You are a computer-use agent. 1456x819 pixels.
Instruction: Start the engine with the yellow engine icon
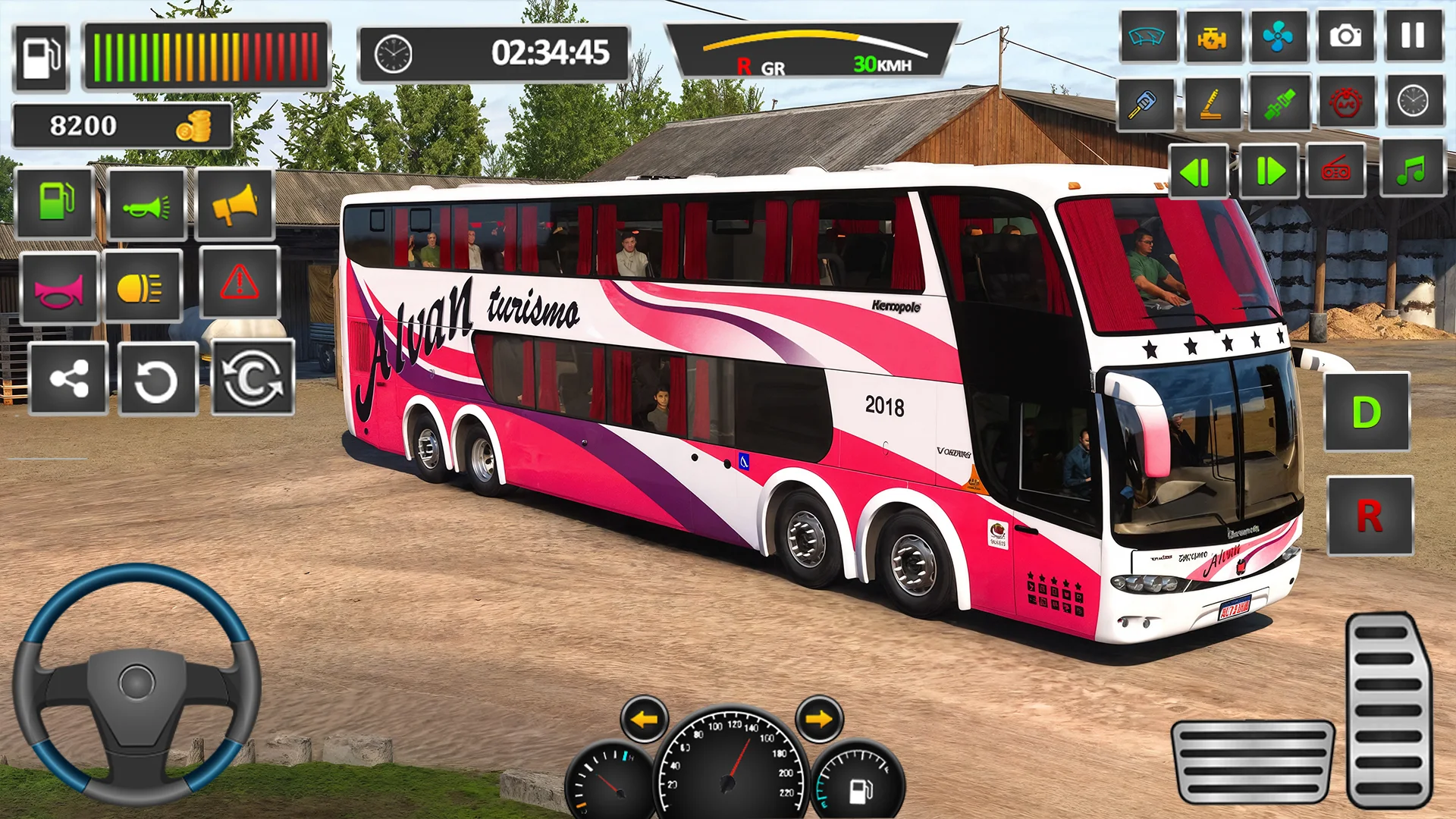click(x=1212, y=36)
